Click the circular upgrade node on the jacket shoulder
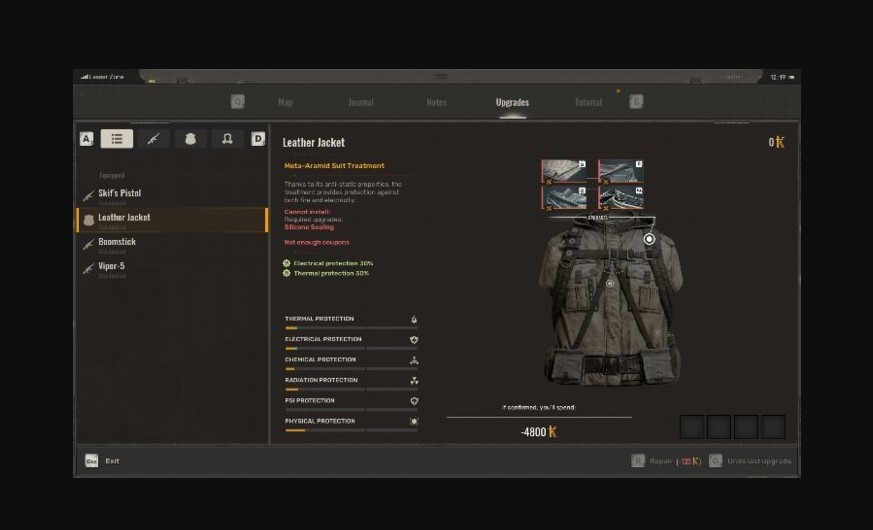Screen dimensions: 873x530 click(x=649, y=240)
